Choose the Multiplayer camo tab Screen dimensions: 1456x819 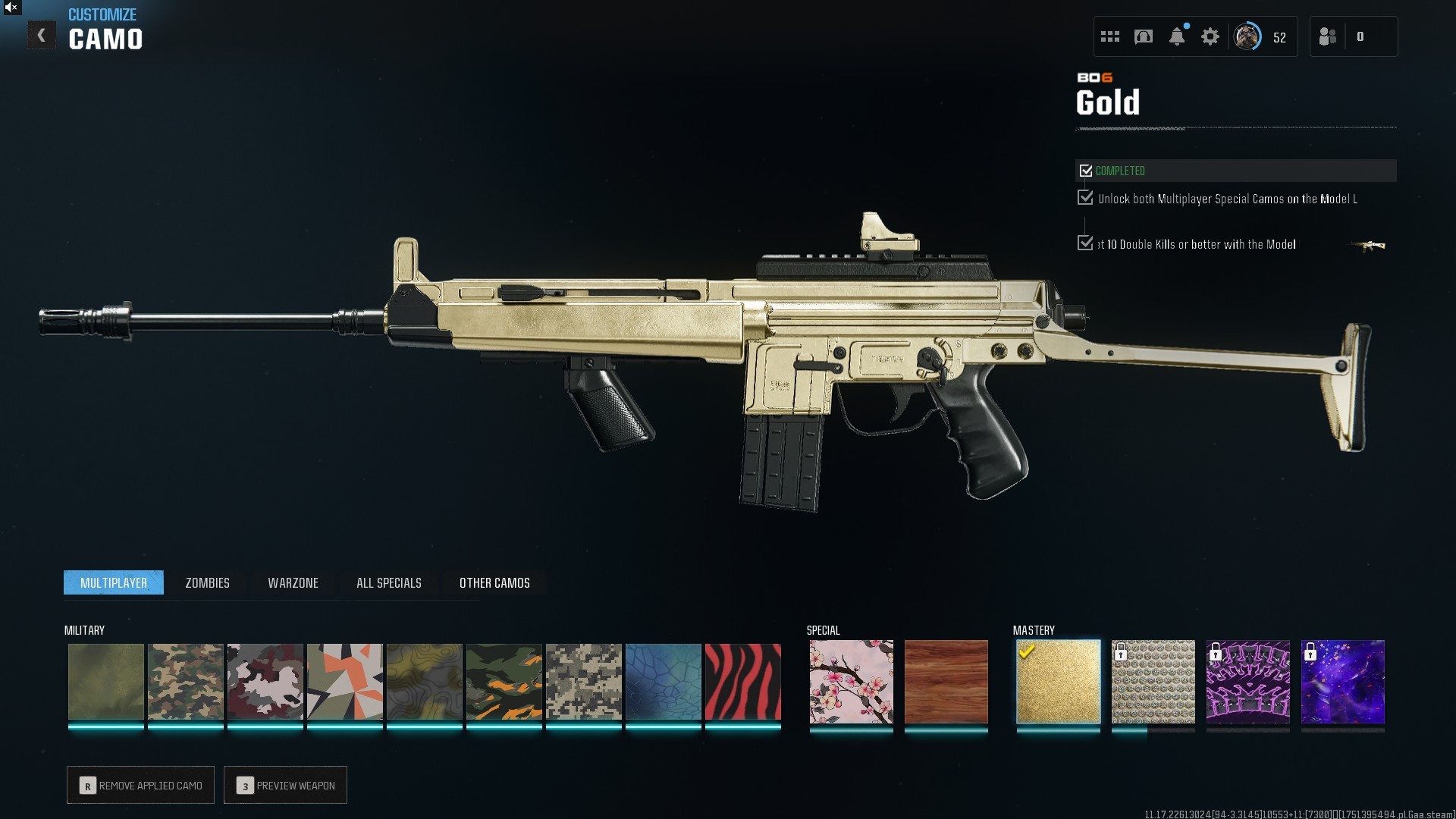pos(114,582)
